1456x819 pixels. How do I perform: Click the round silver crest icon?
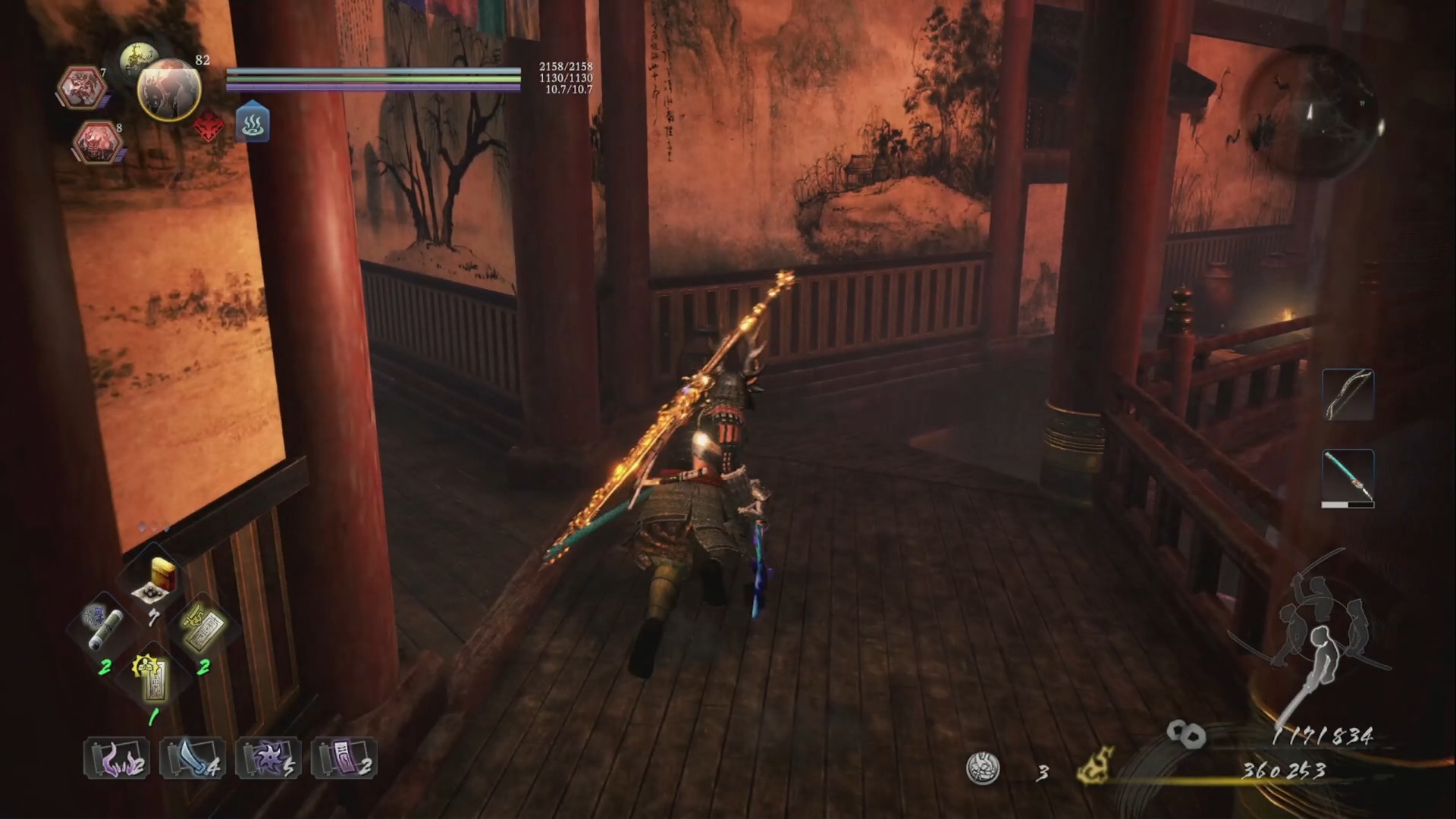coord(983,768)
